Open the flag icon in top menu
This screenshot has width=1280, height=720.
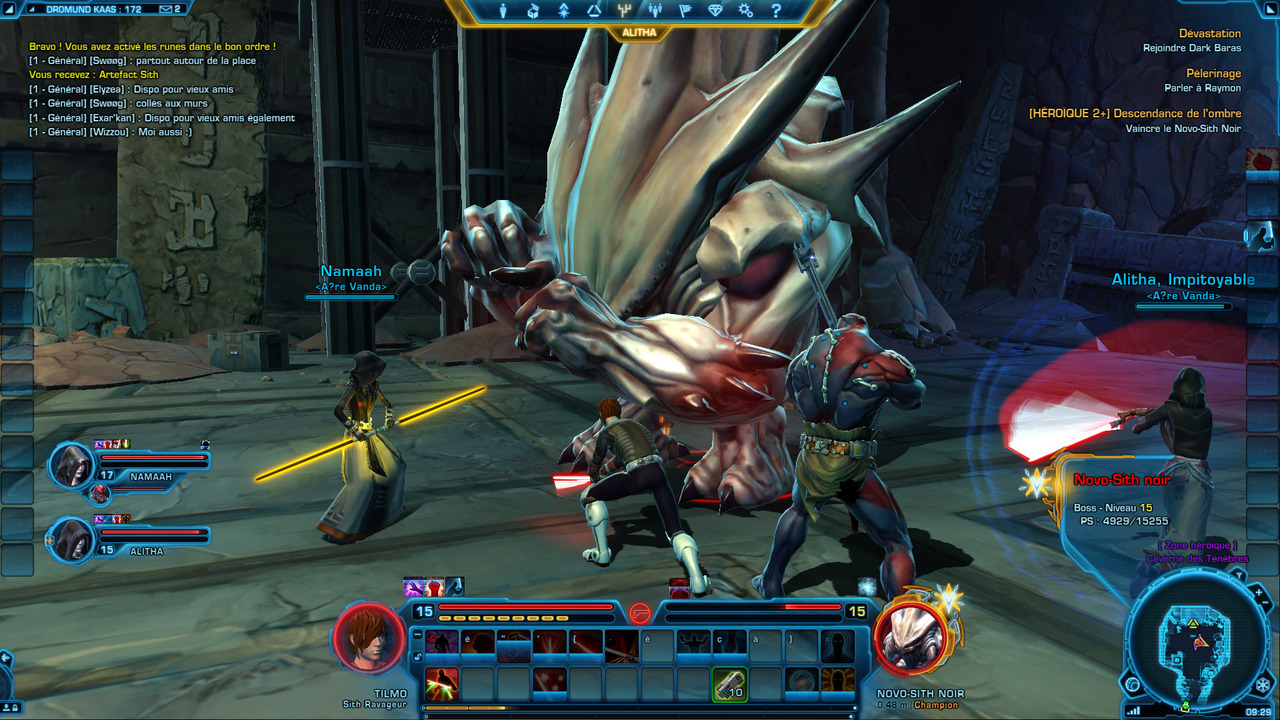[685, 11]
